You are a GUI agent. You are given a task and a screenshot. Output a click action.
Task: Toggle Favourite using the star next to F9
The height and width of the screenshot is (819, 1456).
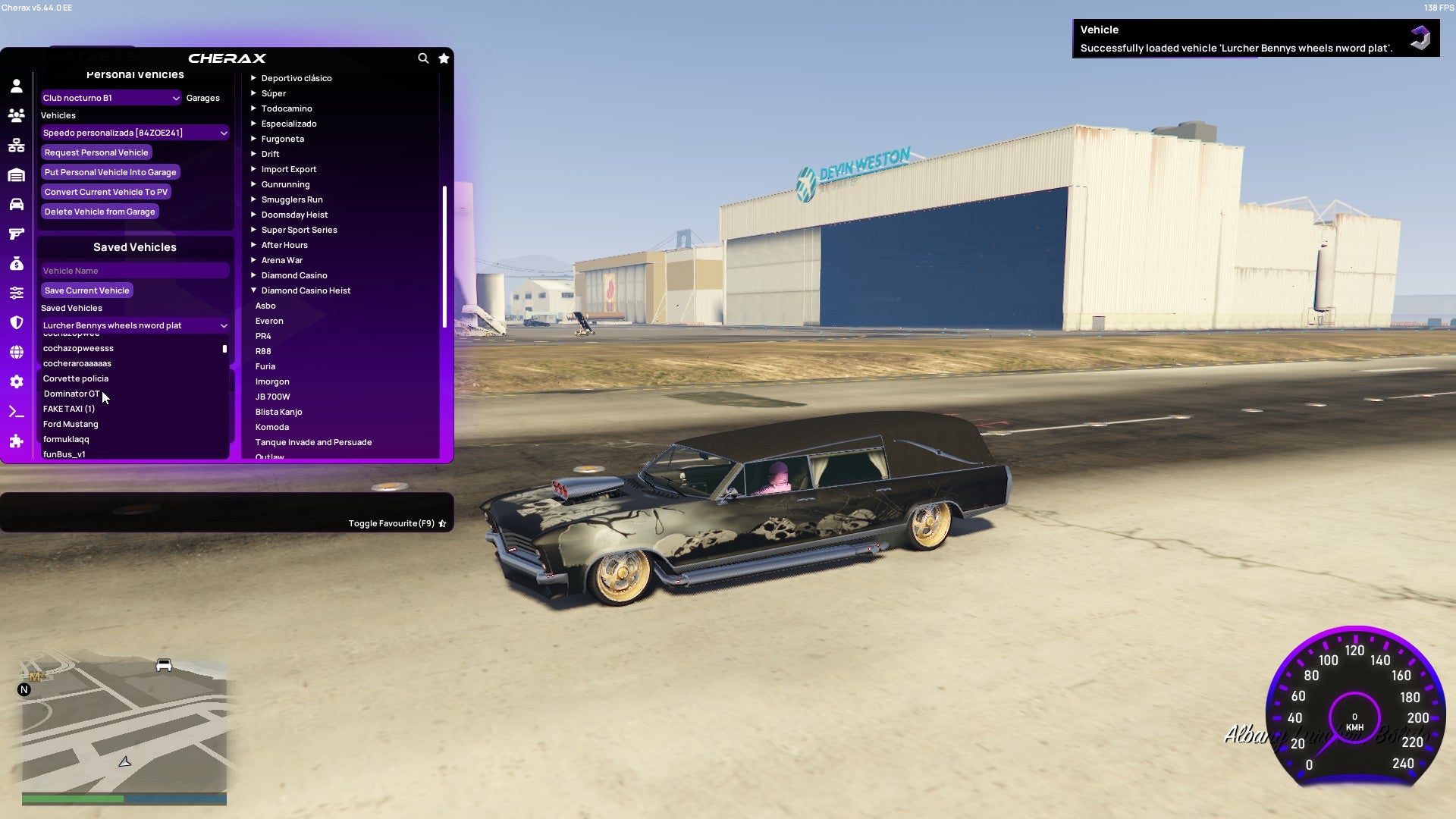[442, 522]
